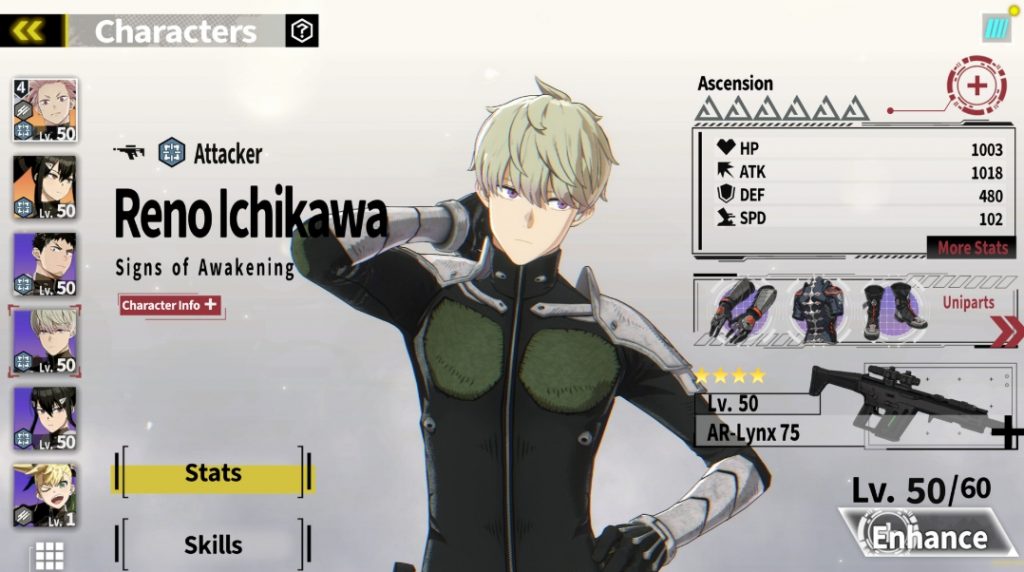Open the Character Info panel
This screenshot has height=572, width=1024.
click(x=169, y=305)
